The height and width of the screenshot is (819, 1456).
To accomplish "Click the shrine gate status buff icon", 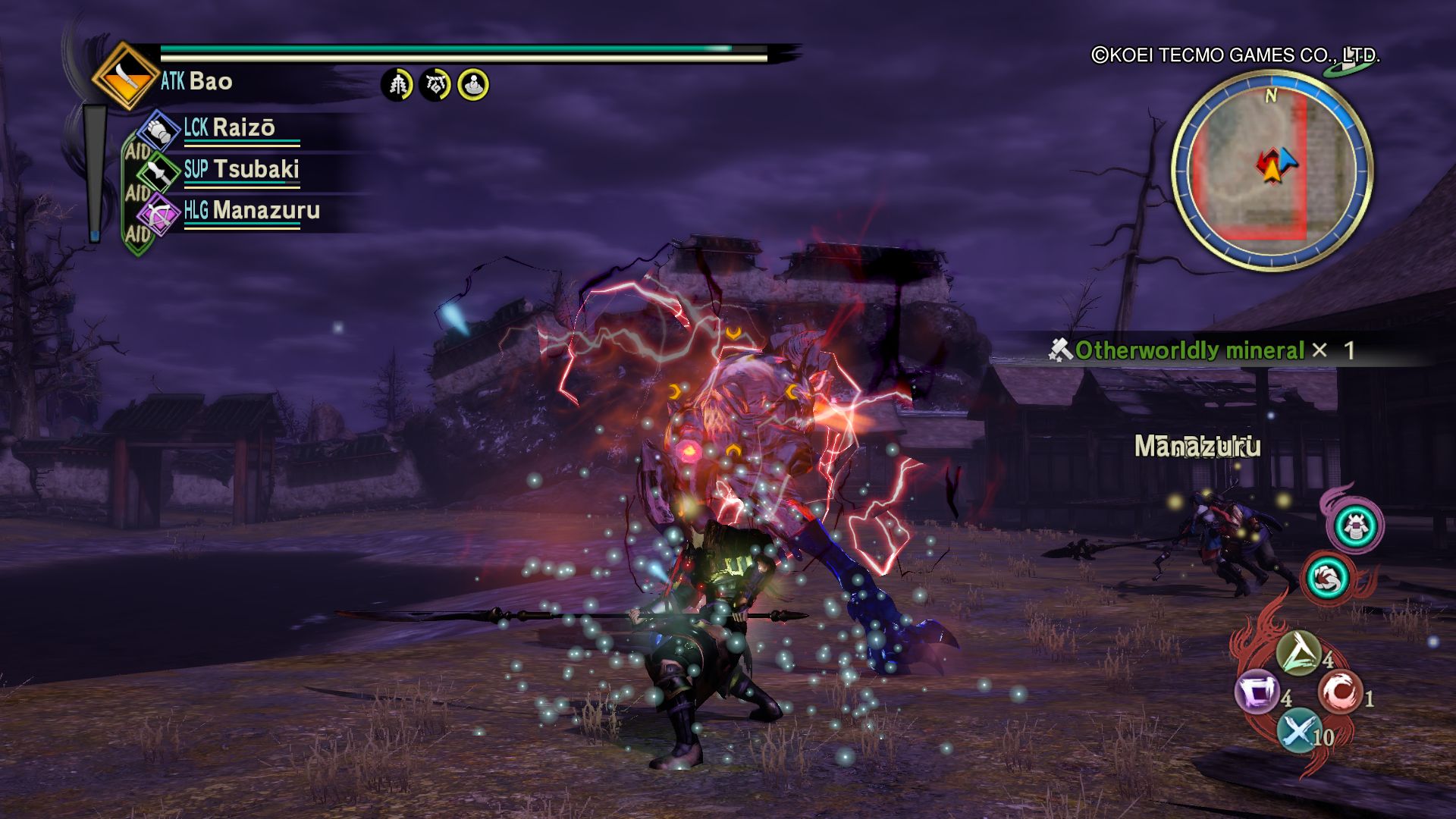I will click(x=435, y=85).
